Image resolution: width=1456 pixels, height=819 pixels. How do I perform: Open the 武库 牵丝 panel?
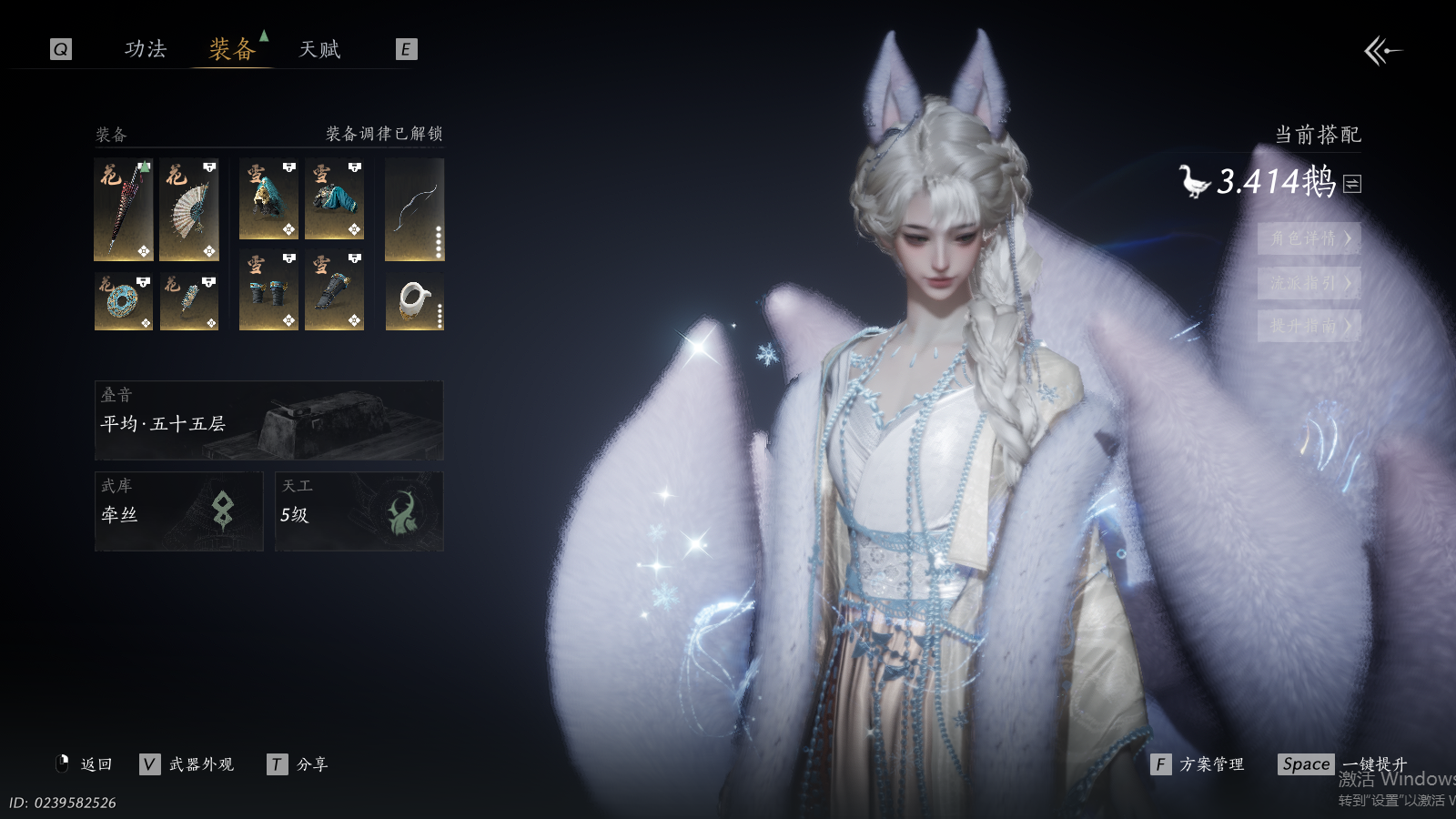point(179,511)
